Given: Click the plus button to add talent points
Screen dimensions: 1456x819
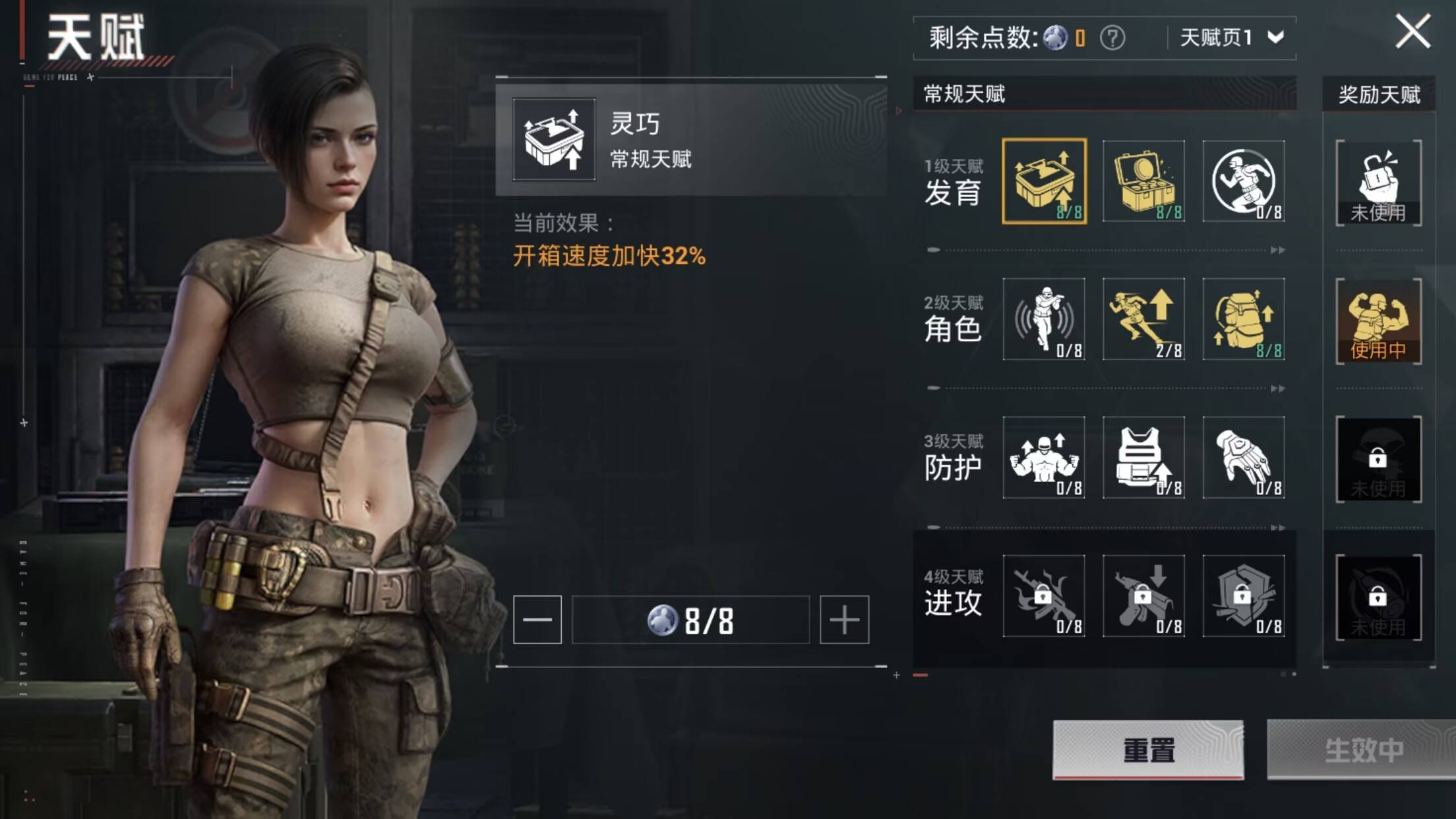Looking at the screenshot, I should [846, 619].
